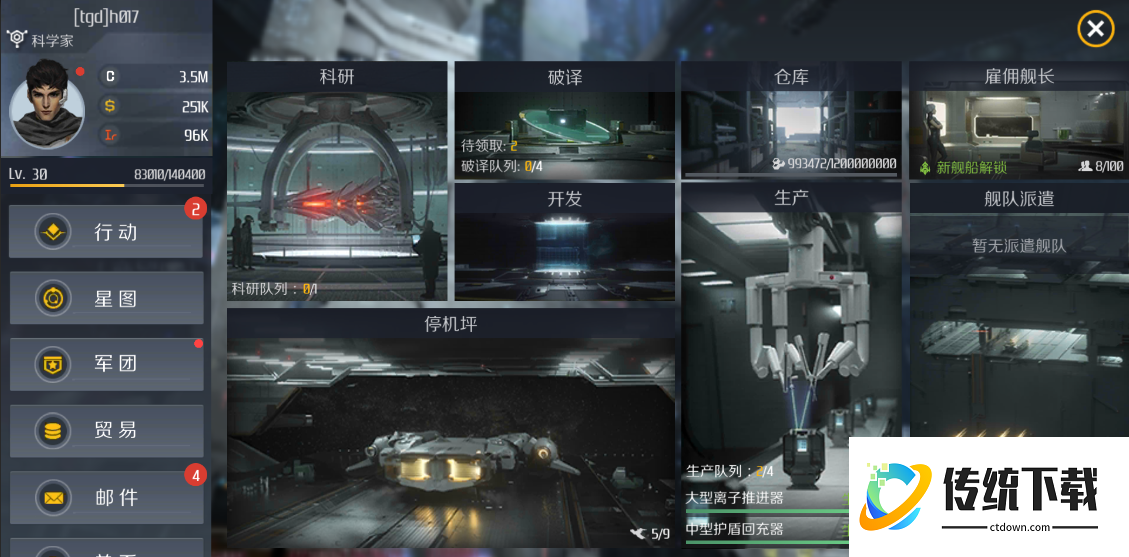This screenshot has width=1129, height=557.
Task: Open the 星图 star map
Action: coord(107,298)
